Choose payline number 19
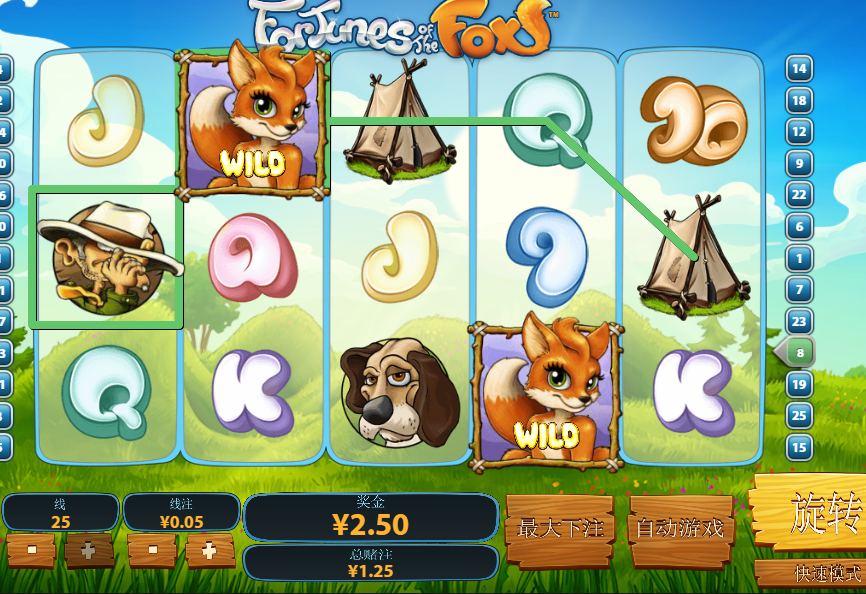The height and width of the screenshot is (594, 866). tap(799, 384)
